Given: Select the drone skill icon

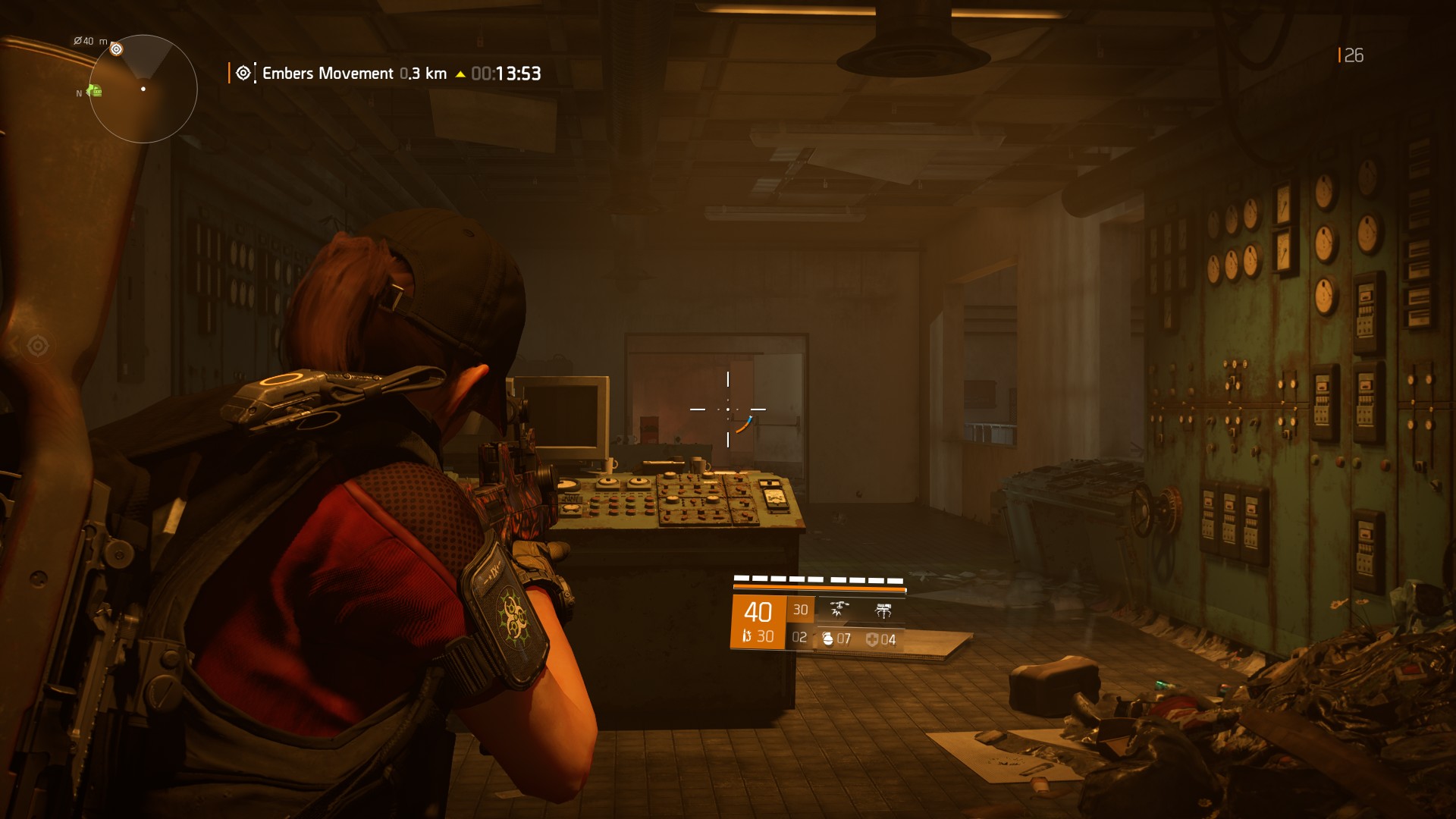Looking at the screenshot, I should [x=839, y=609].
